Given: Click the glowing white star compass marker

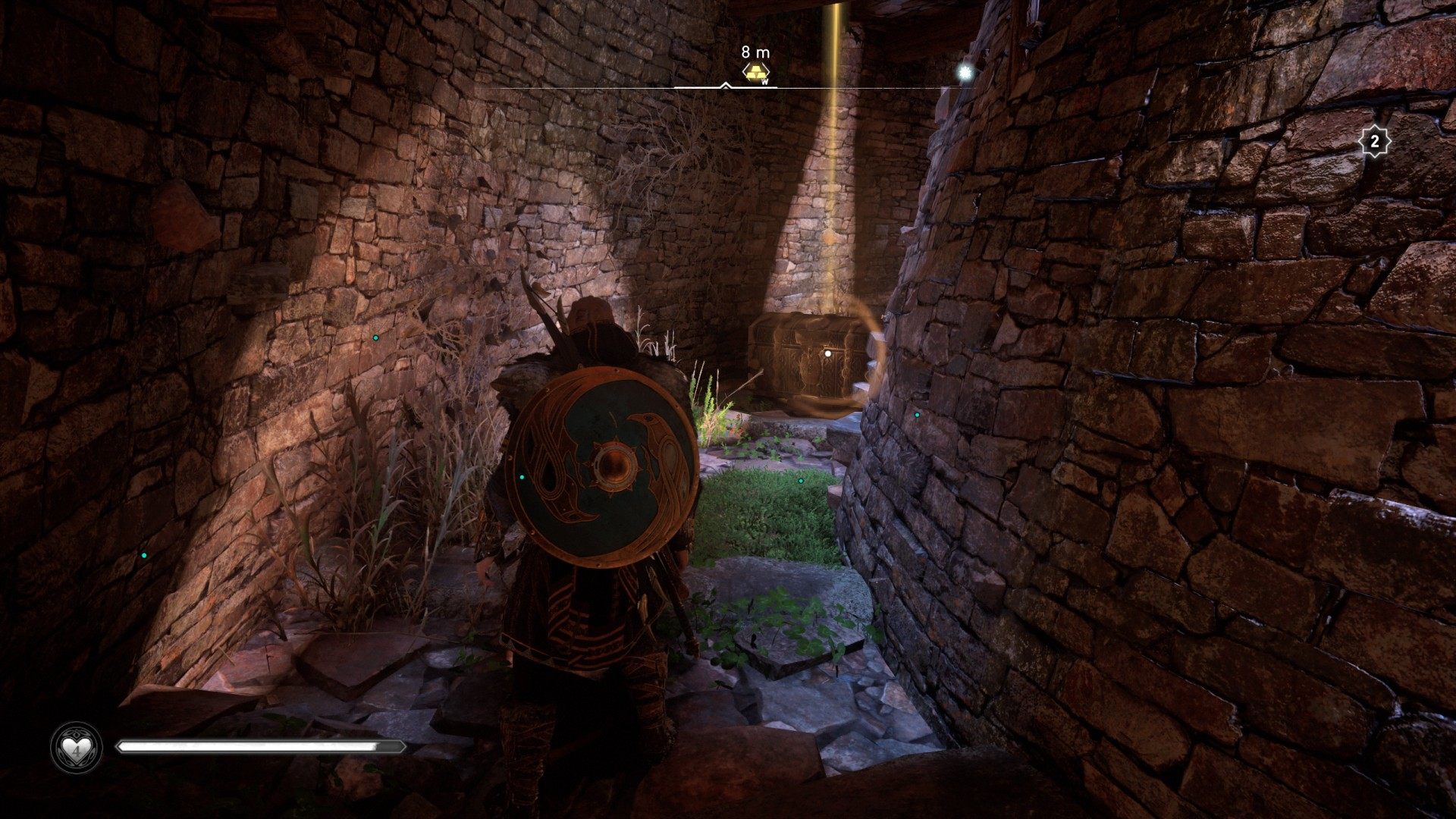Looking at the screenshot, I should point(965,72).
